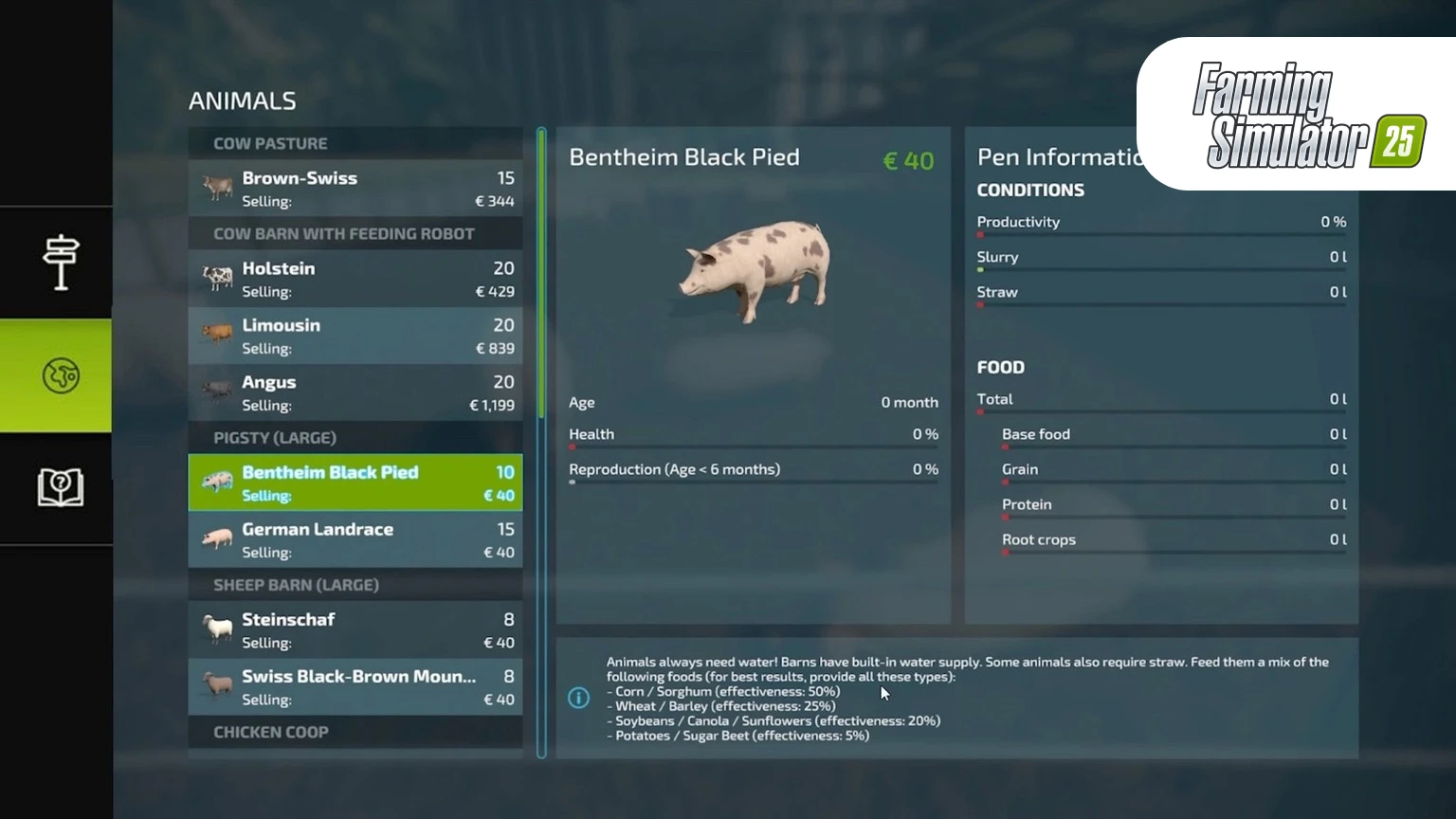
Task: Click the pig preview image
Action: tap(754, 272)
